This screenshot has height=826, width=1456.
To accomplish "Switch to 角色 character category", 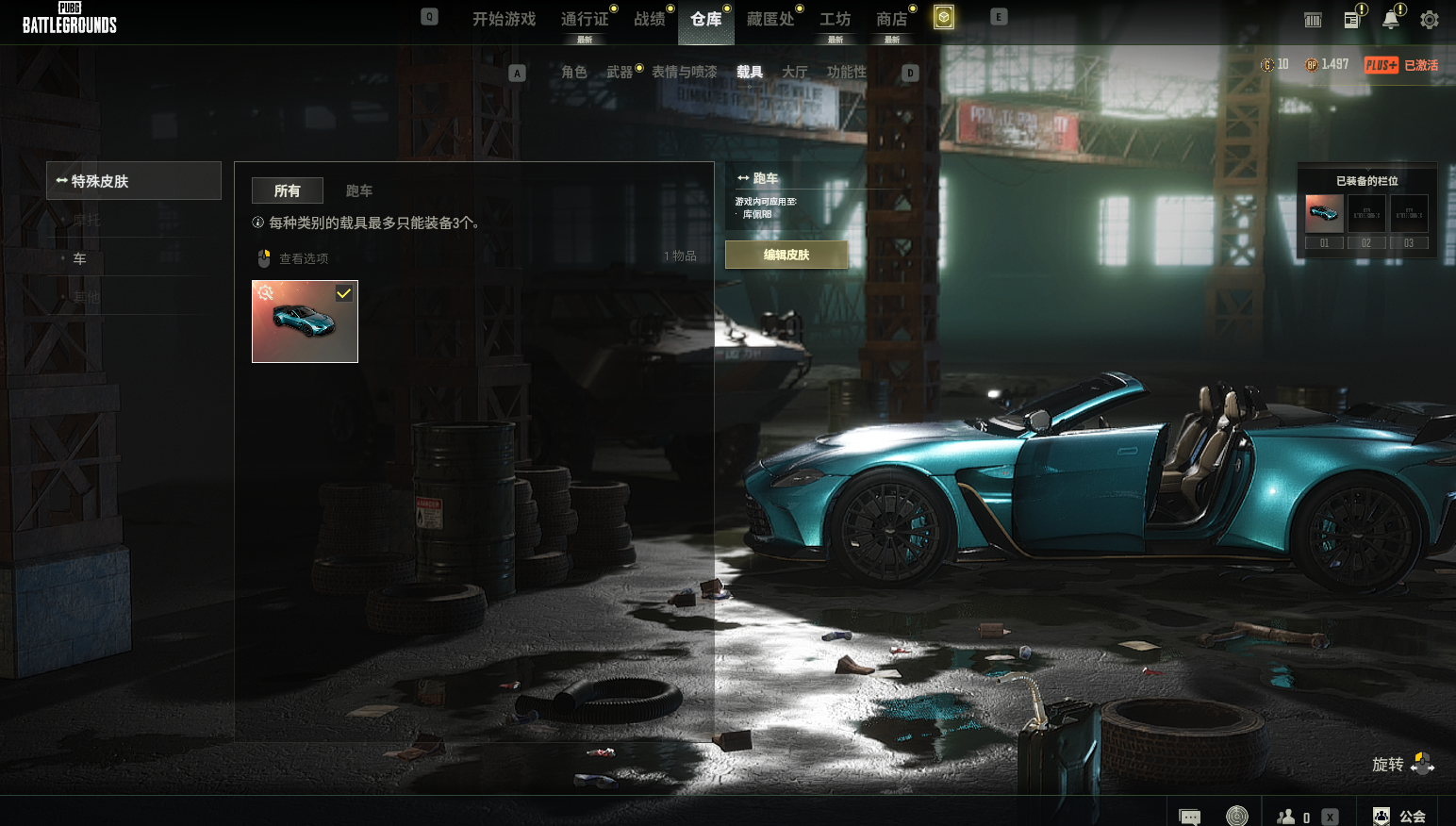I will (573, 72).
